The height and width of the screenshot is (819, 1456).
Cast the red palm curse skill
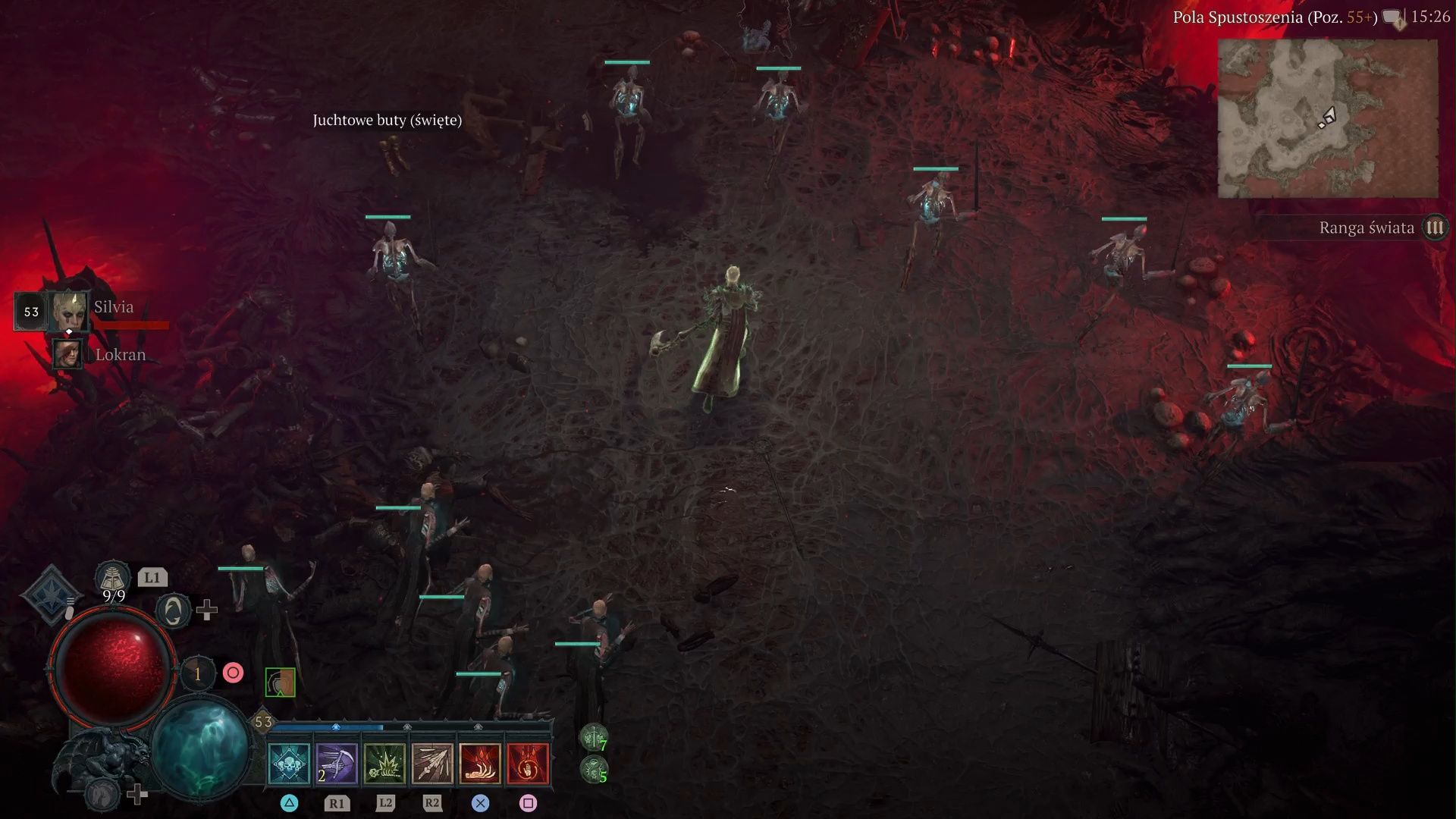click(x=528, y=763)
